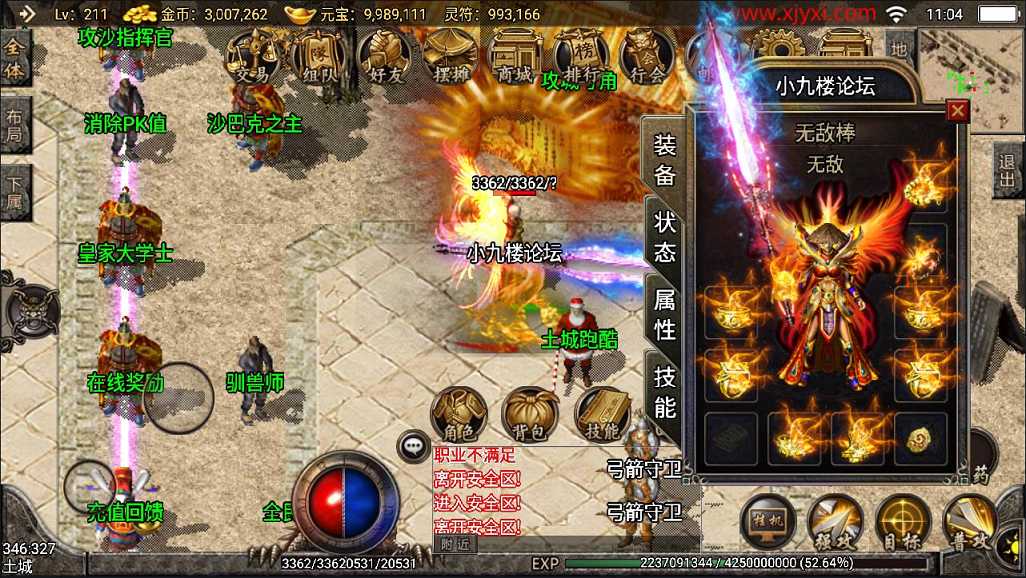Screen dimensions: 1026x578
Task: Open the 背包 backpack
Action: (x=531, y=415)
